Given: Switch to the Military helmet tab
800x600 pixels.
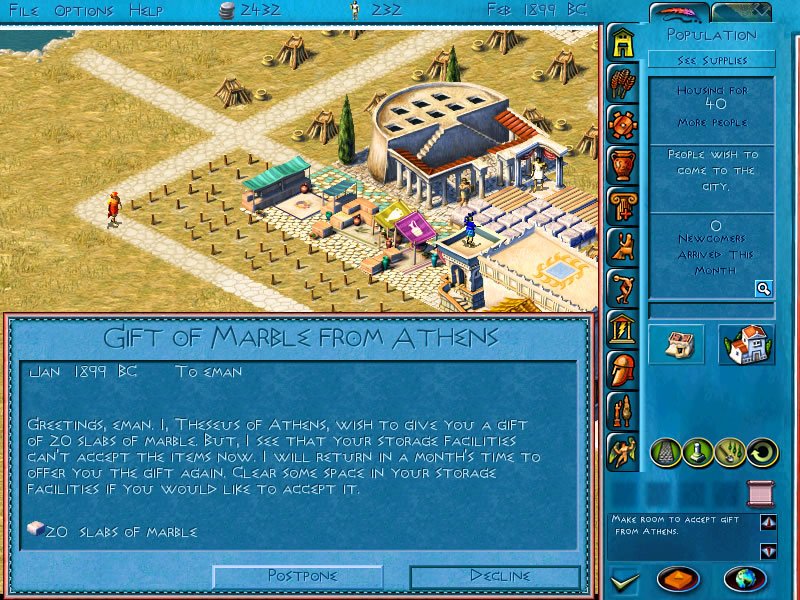Looking at the screenshot, I should click(x=623, y=368).
